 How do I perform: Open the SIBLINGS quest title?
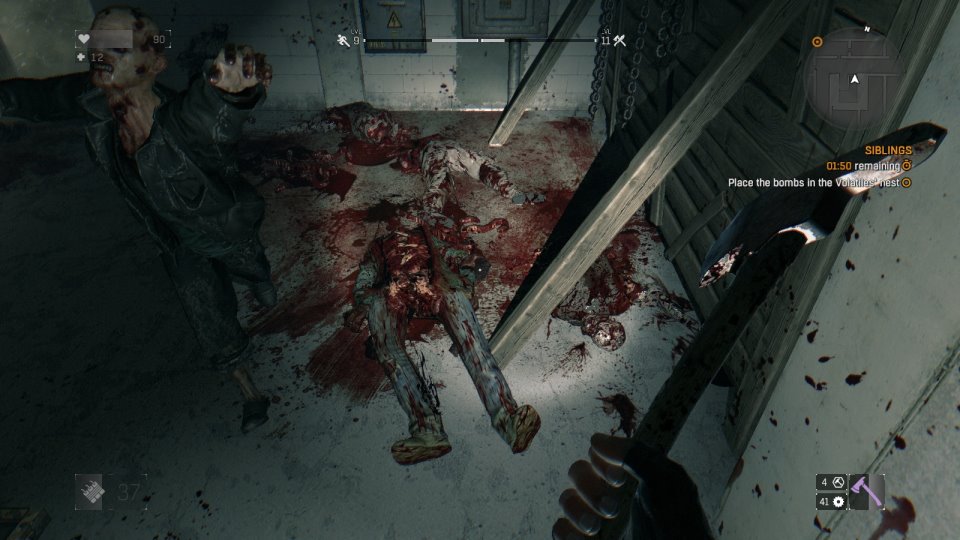pos(887,149)
